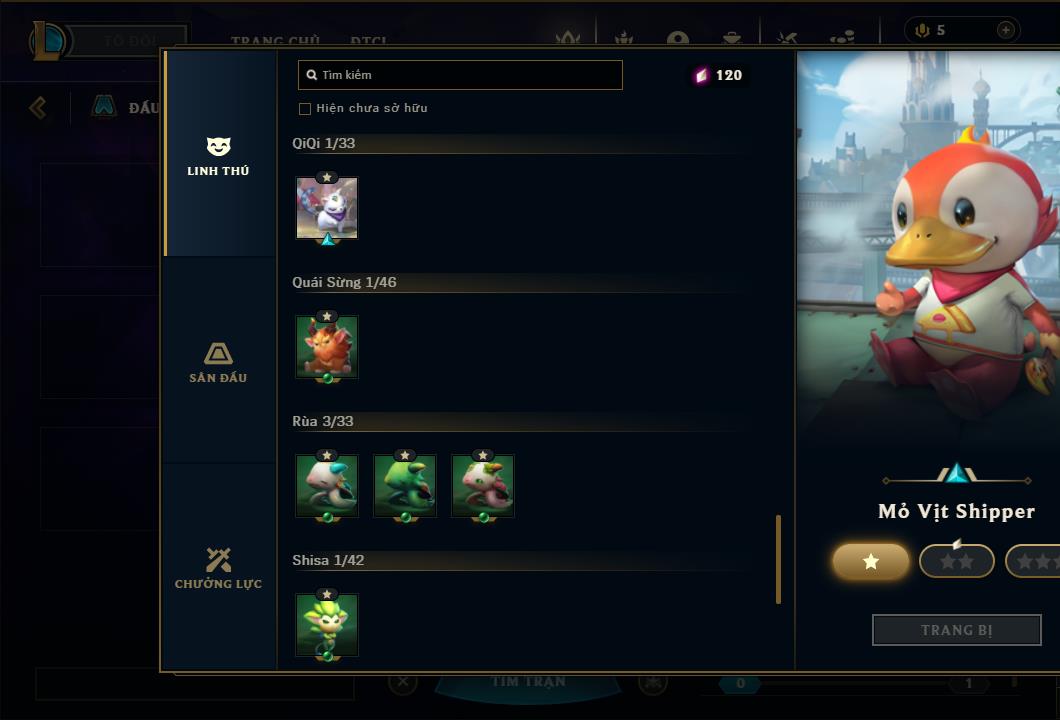This screenshot has width=1060, height=720.
Task: Open the Sân Đấu tab
Action: tap(218, 362)
